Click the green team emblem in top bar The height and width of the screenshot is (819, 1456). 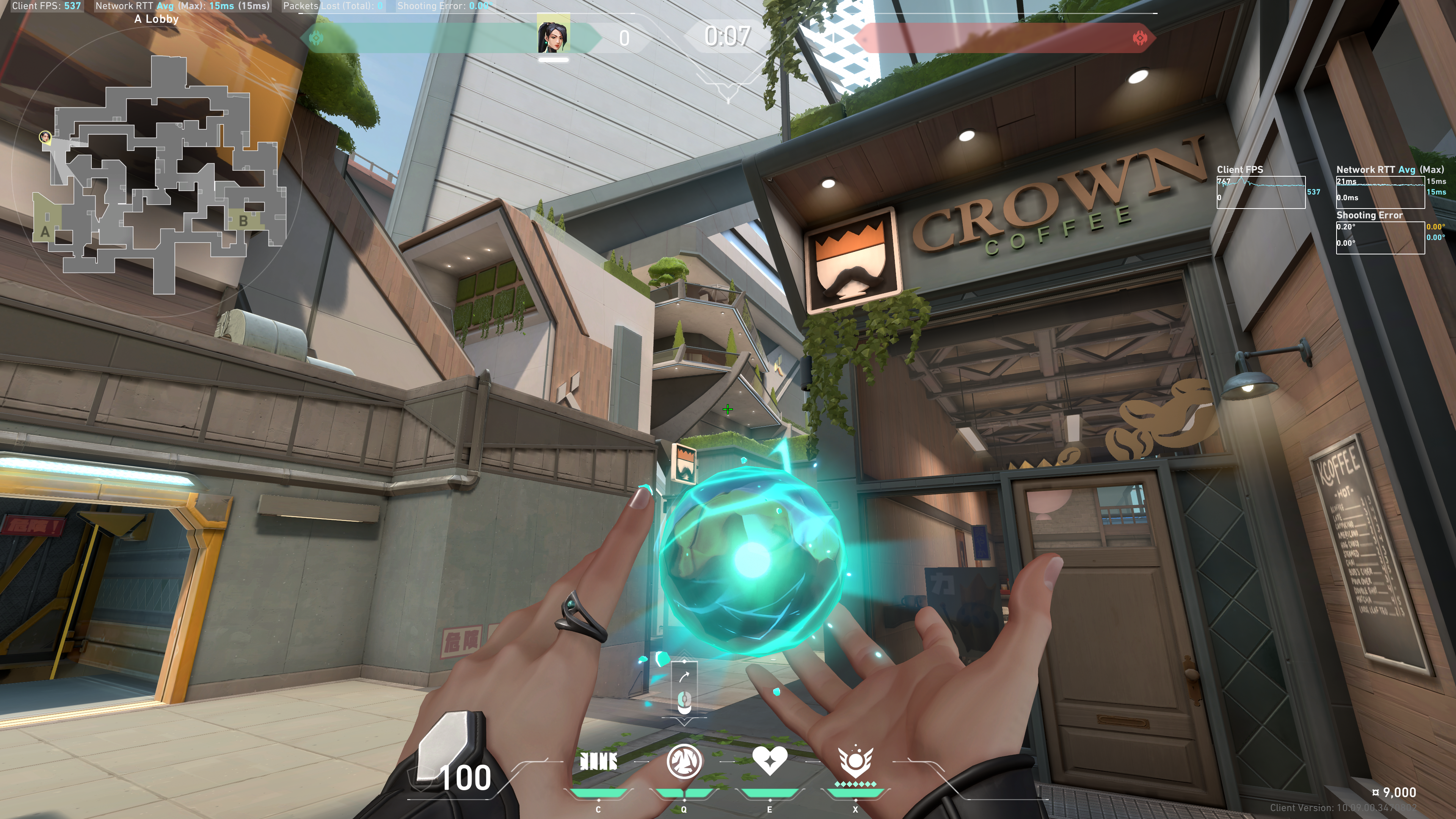(x=317, y=38)
